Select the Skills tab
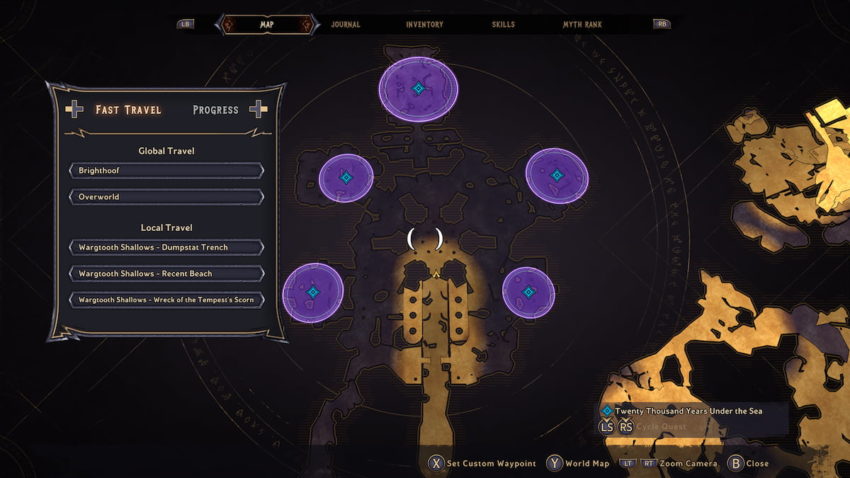 (504, 24)
